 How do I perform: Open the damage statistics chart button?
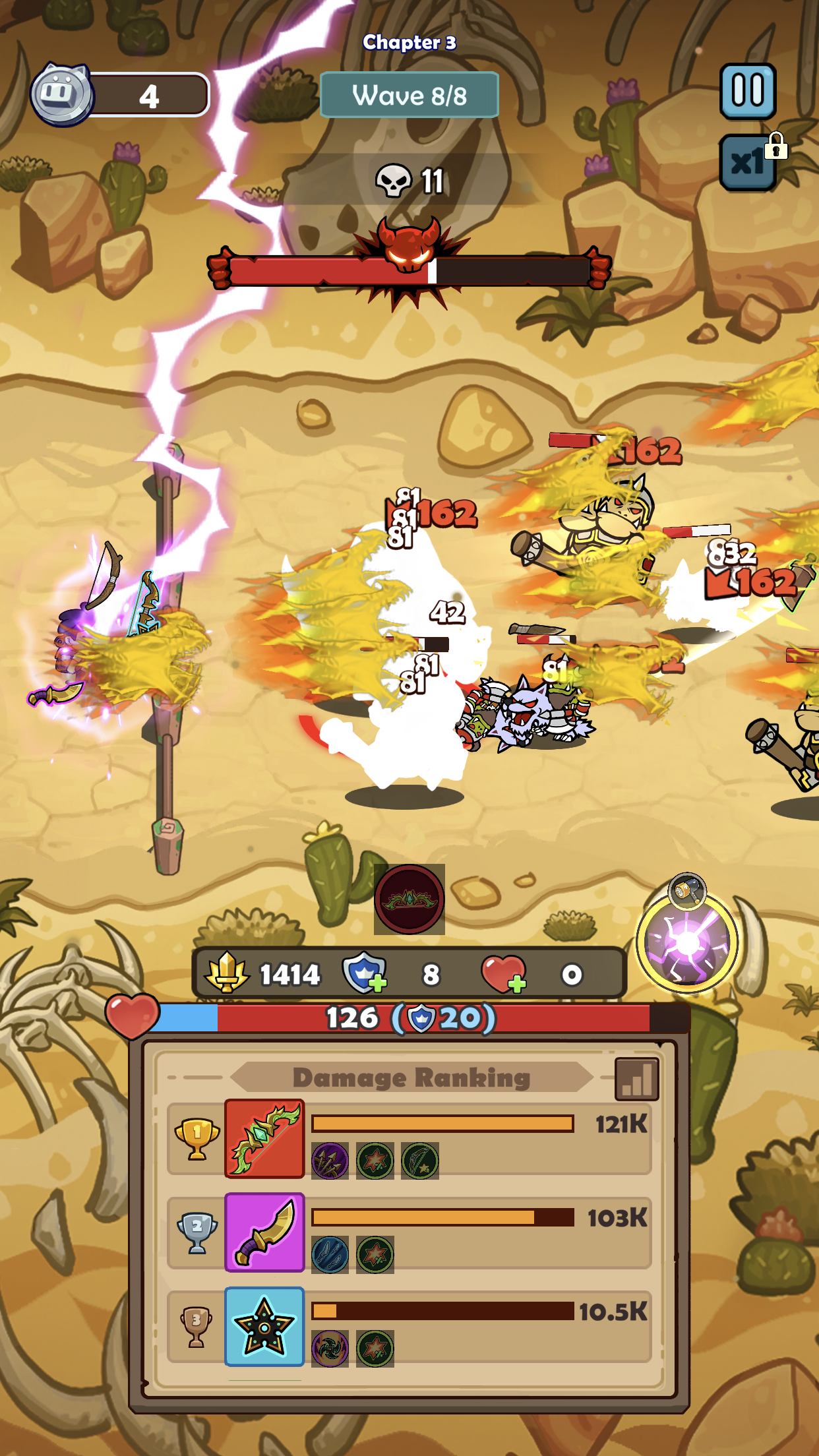pyautogui.click(x=636, y=1079)
